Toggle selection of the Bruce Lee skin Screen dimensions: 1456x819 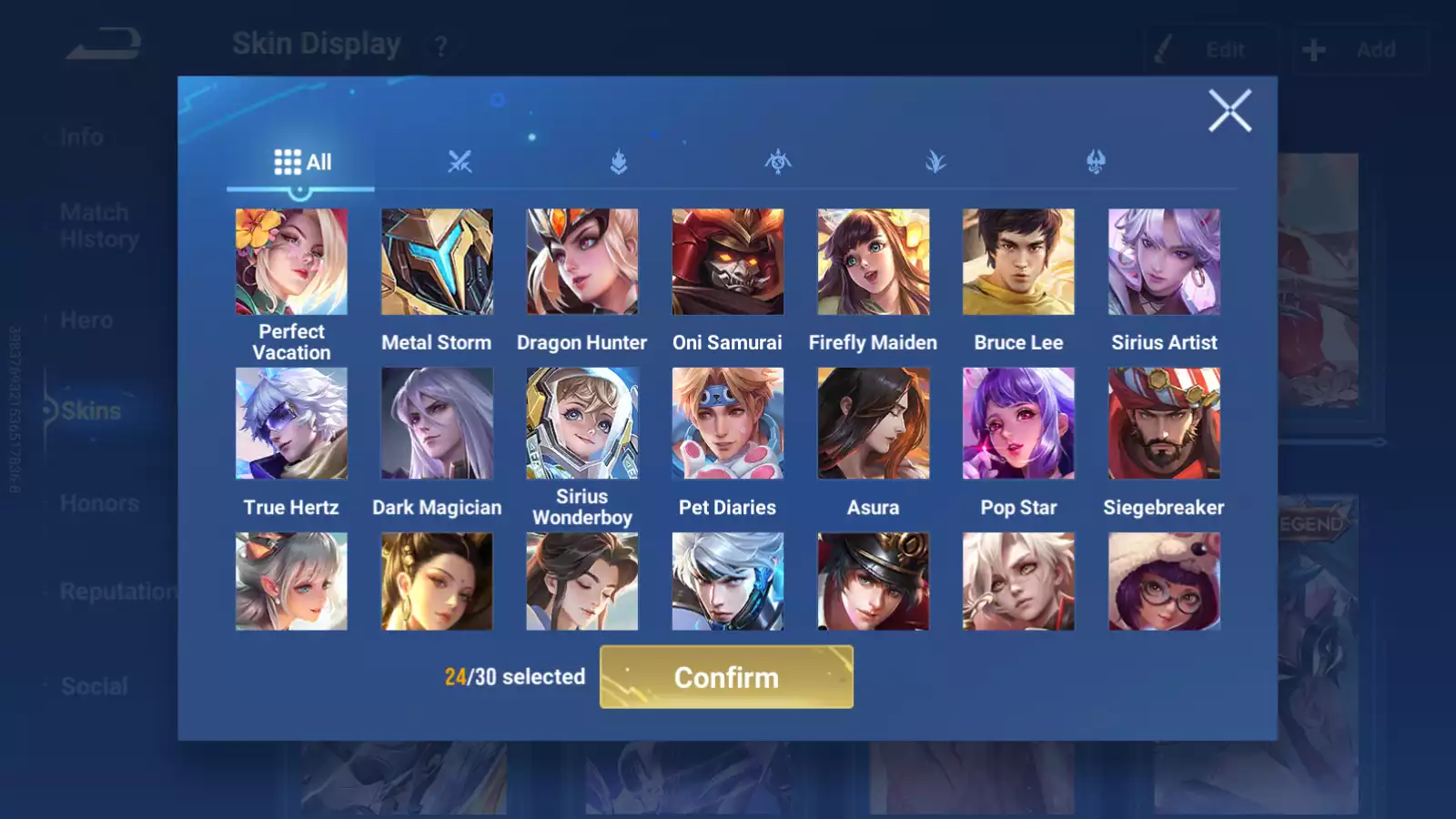(1018, 261)
